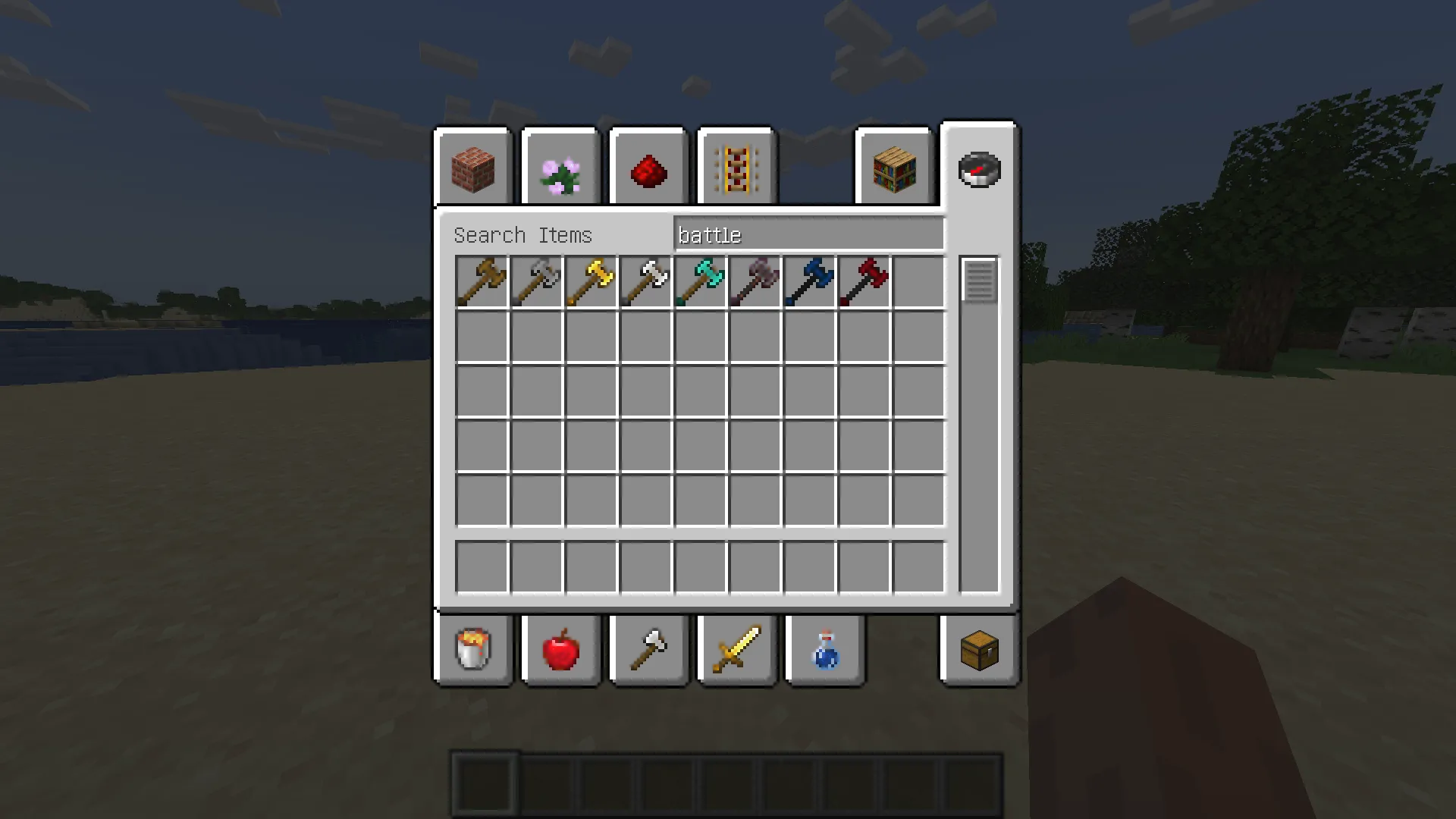Screen dimensions: 1456x819
Task: Open the Tools and Utilities axe tab
Action: tap(648, 651)
